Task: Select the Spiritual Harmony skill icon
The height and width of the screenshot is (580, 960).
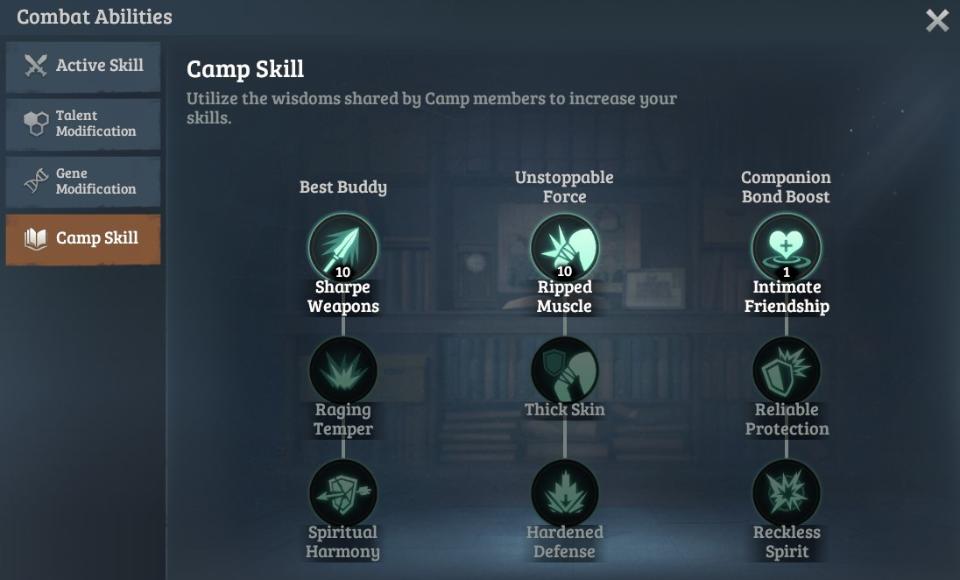Action: tap(343, 493)
